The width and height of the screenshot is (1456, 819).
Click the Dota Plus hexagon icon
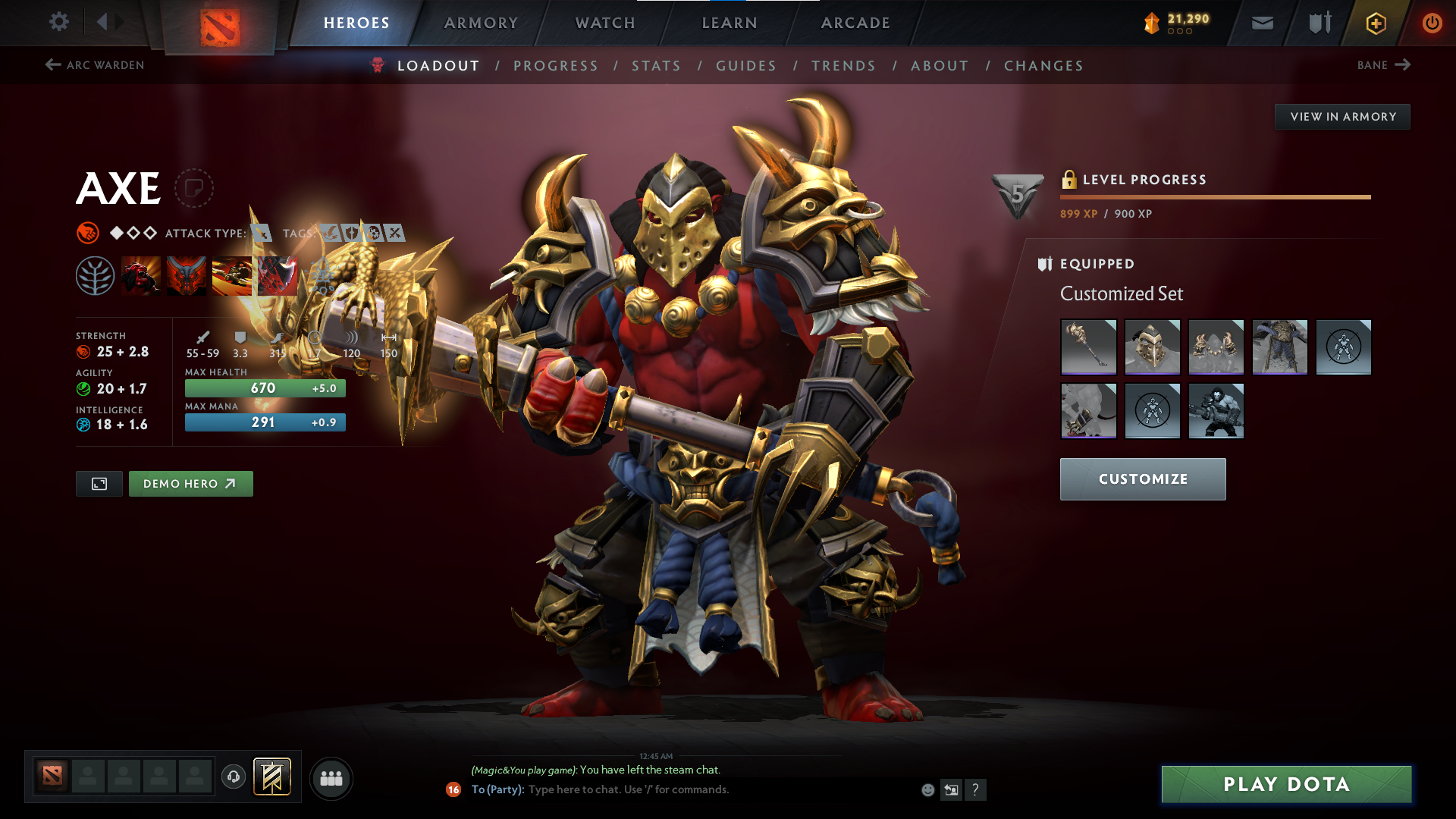coord(1376,23)
